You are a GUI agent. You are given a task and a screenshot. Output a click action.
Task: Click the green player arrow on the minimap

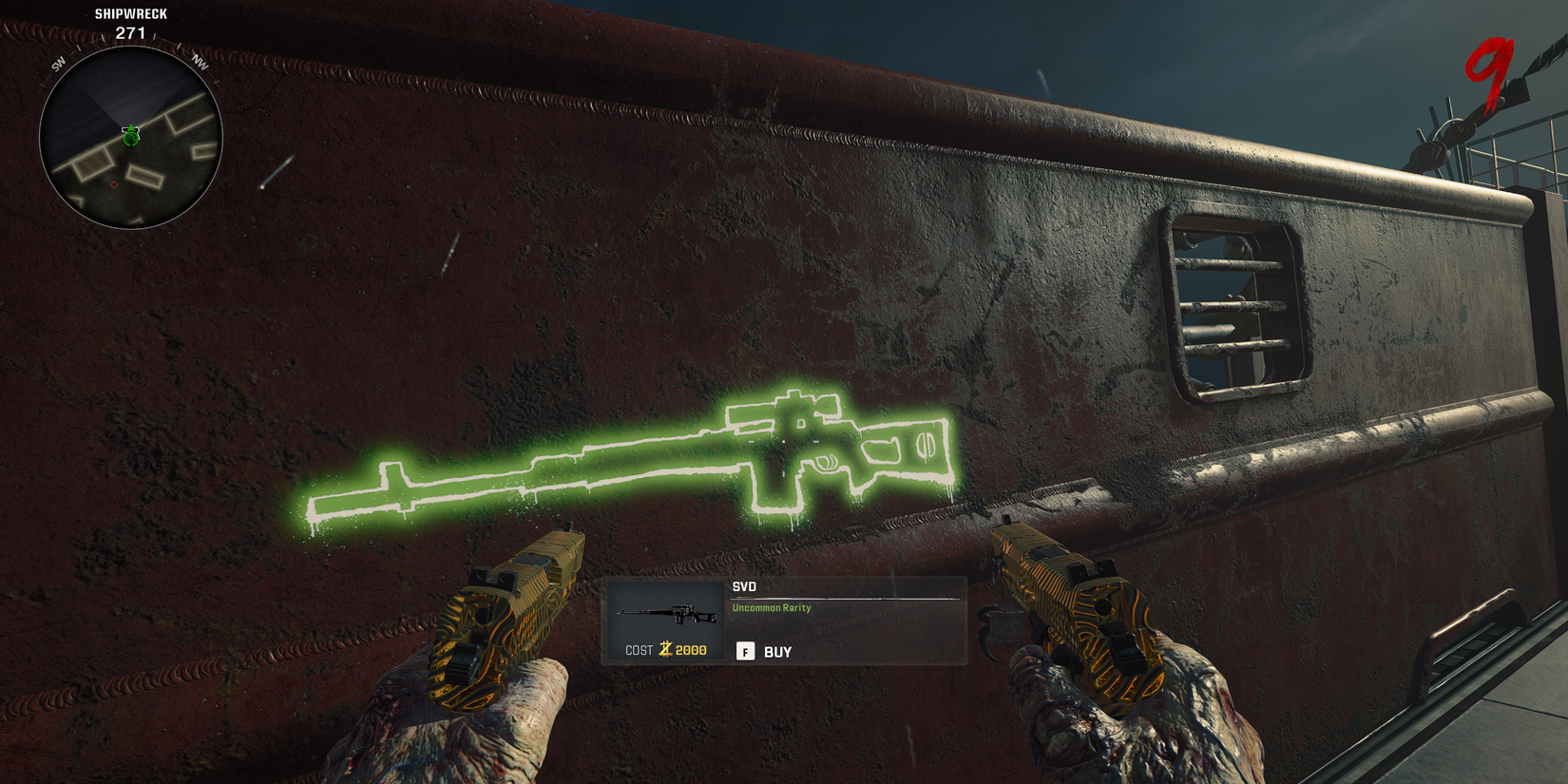(x=130, y=136)
